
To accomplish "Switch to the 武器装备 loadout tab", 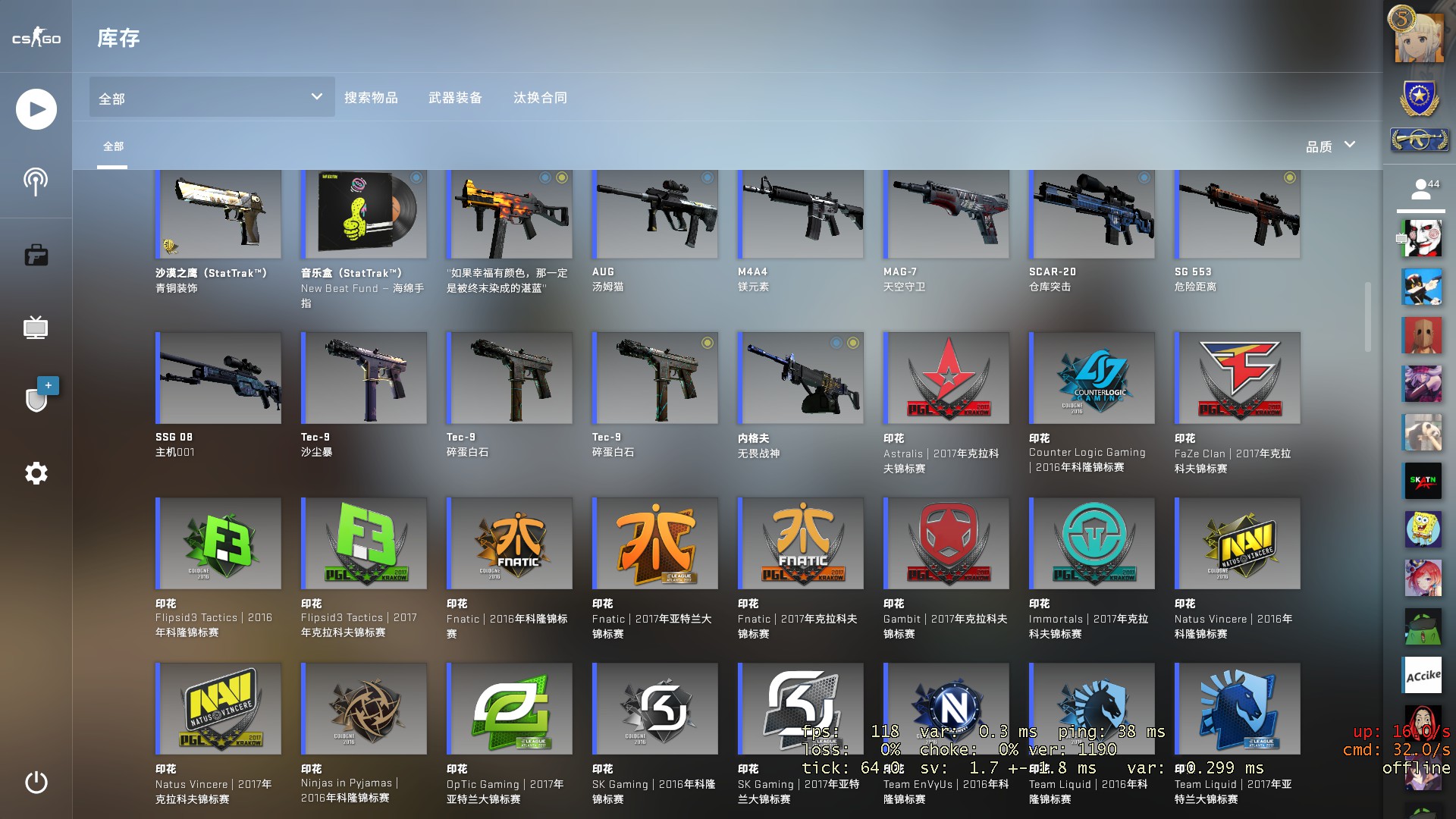I will (455, 98).
